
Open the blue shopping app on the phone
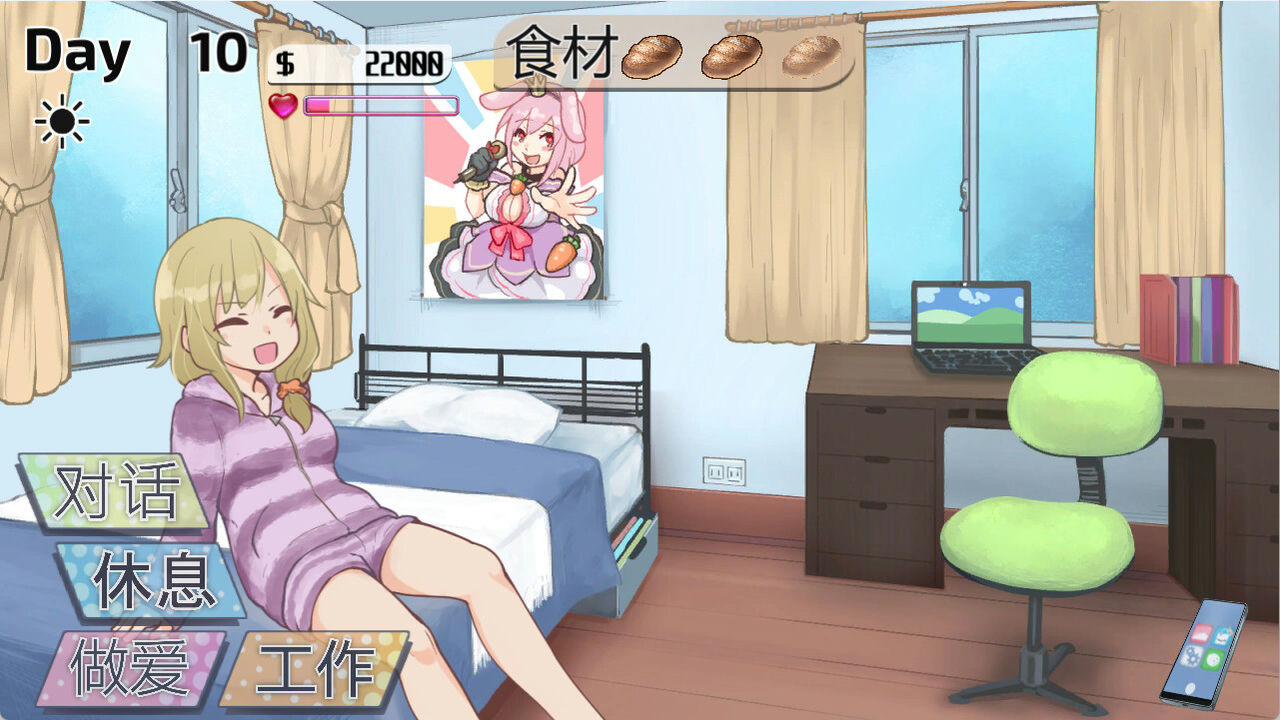pos(1221,635)
